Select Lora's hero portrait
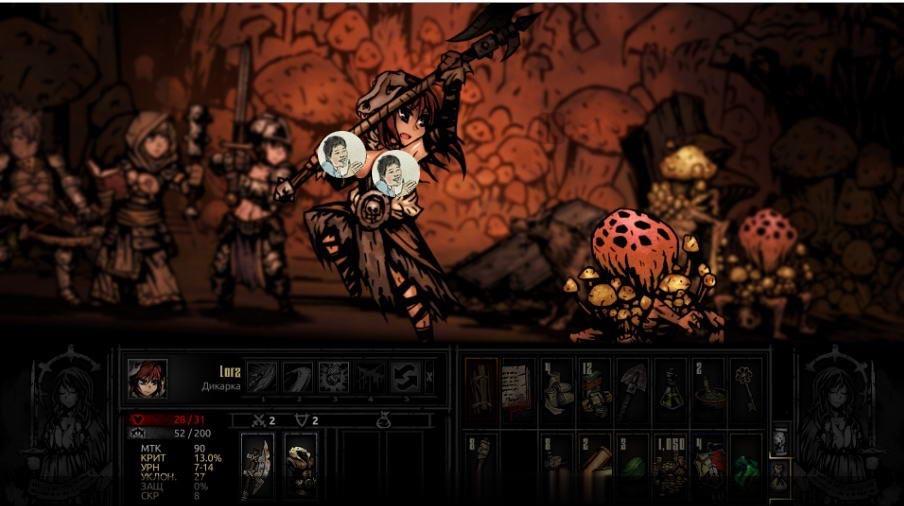This screenshot has width=904, height=506. 147,379
